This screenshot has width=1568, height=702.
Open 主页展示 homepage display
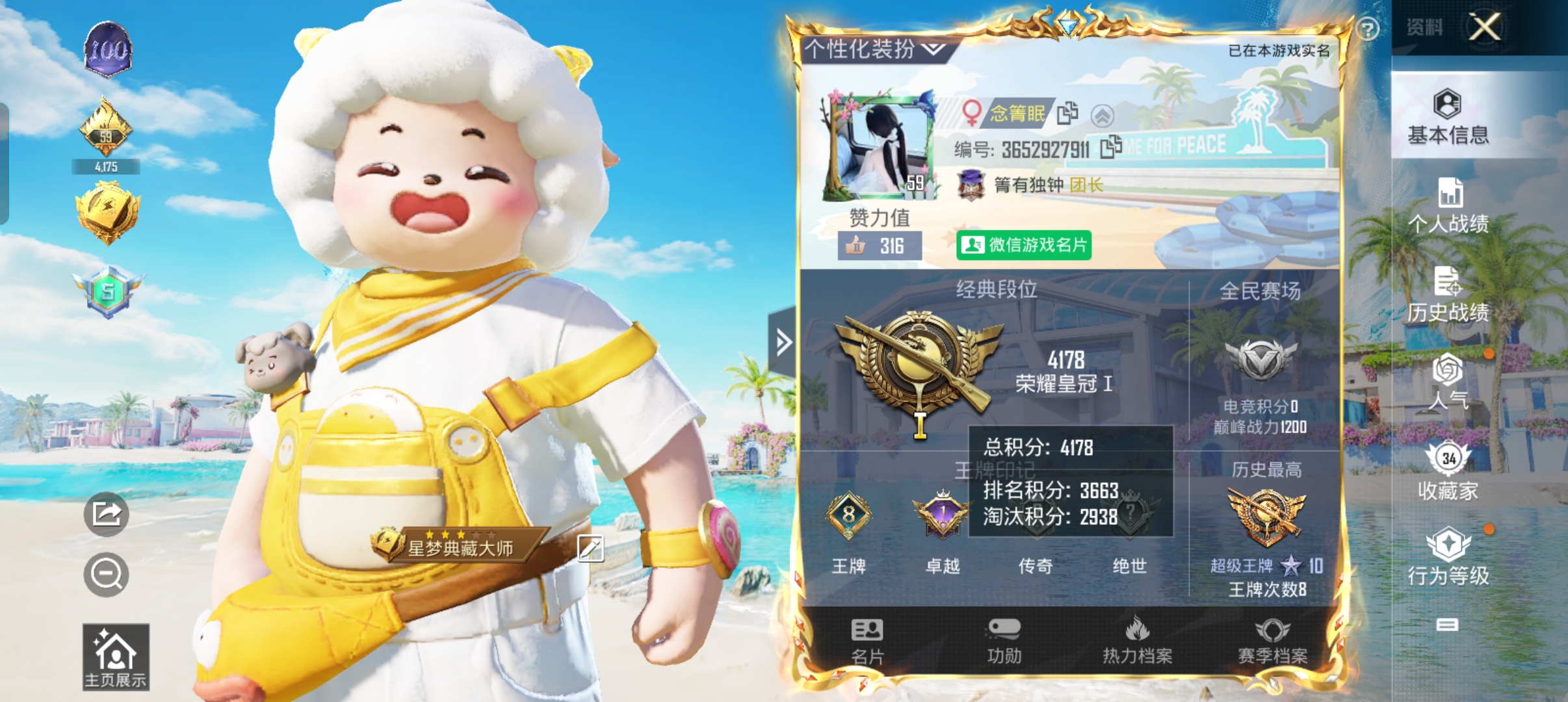click(x=116, y=656)
